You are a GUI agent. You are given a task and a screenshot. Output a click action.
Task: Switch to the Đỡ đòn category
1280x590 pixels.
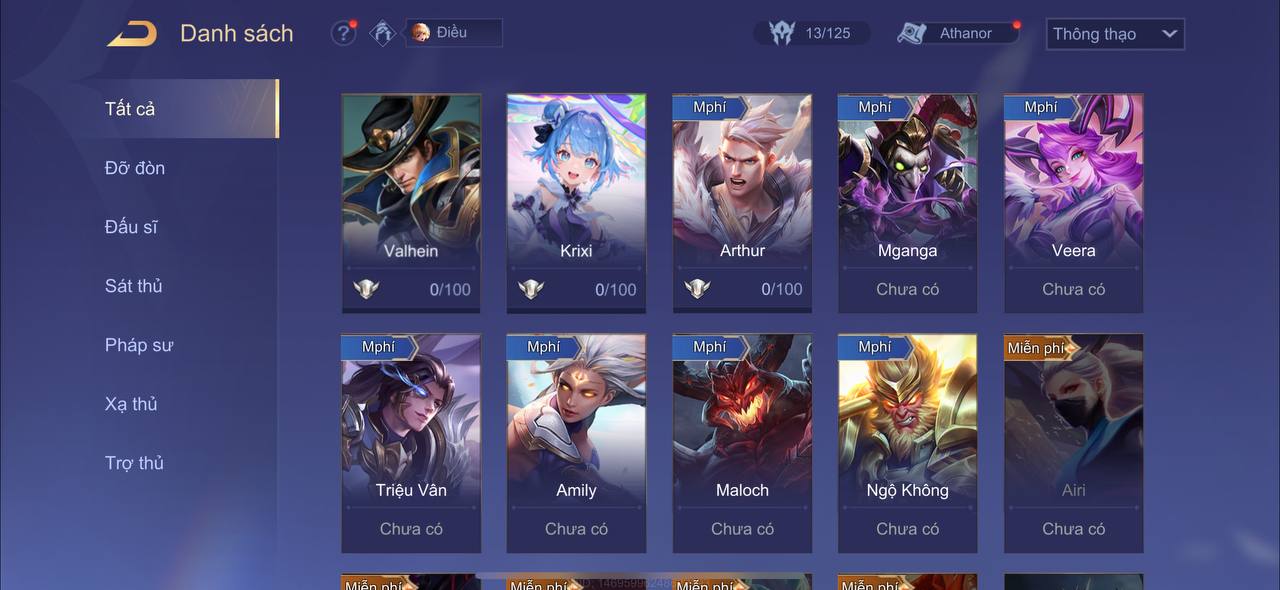[135, 168]
